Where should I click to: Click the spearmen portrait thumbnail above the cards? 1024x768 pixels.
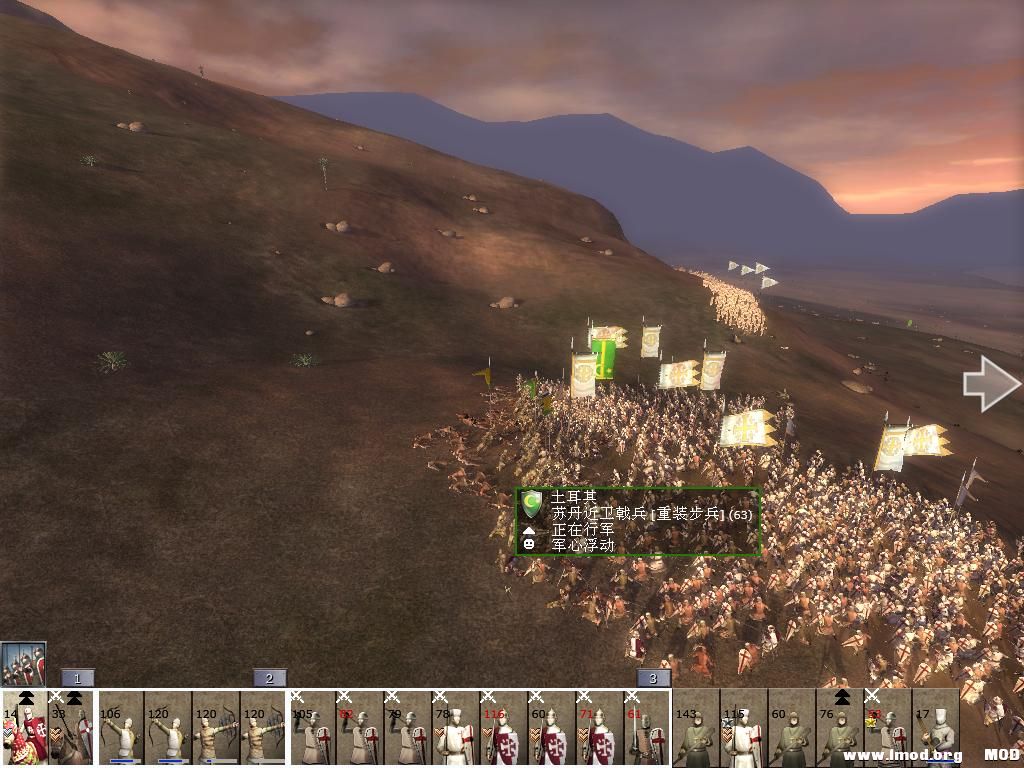23,663
